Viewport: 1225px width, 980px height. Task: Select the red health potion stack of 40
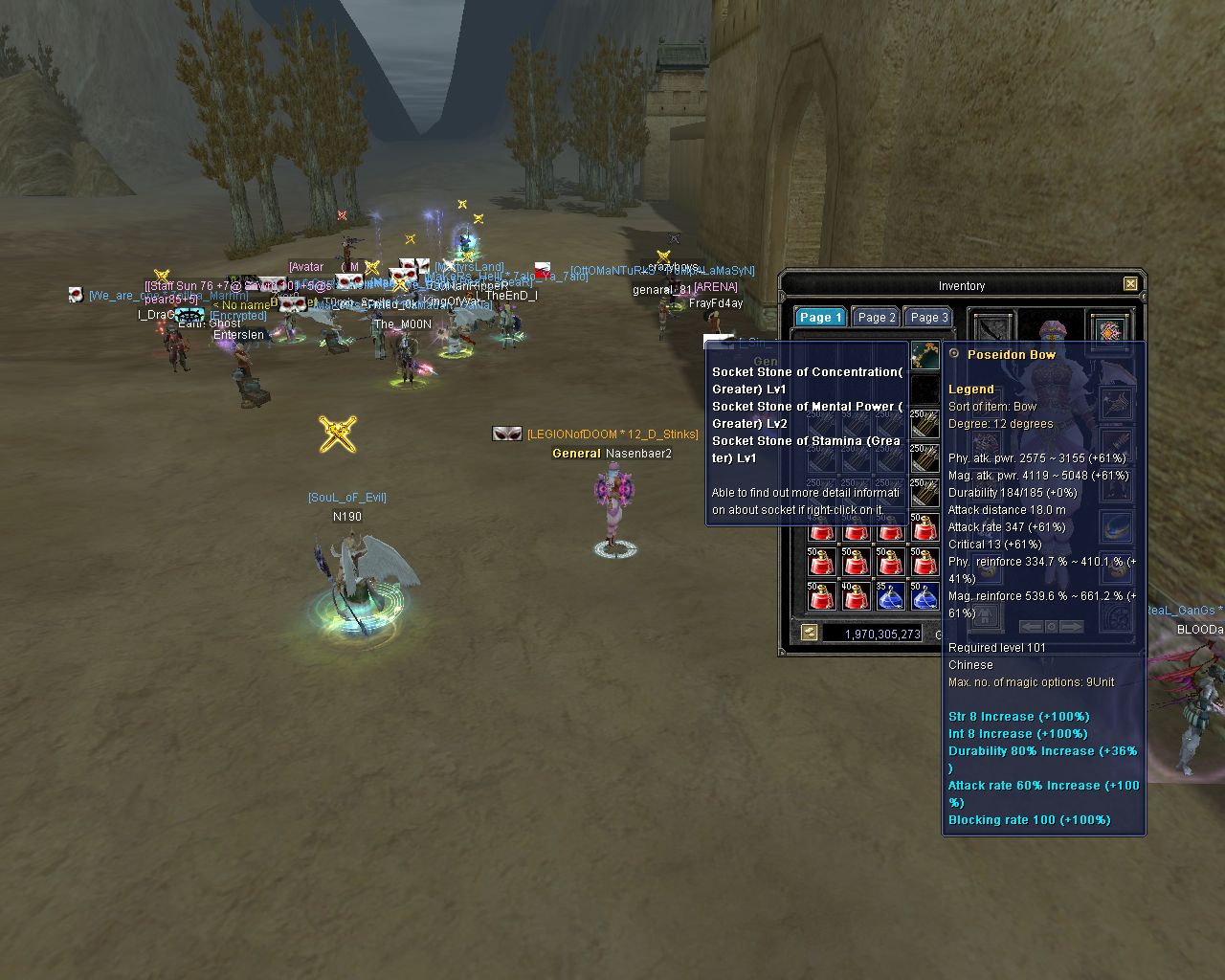coord(856,596)
